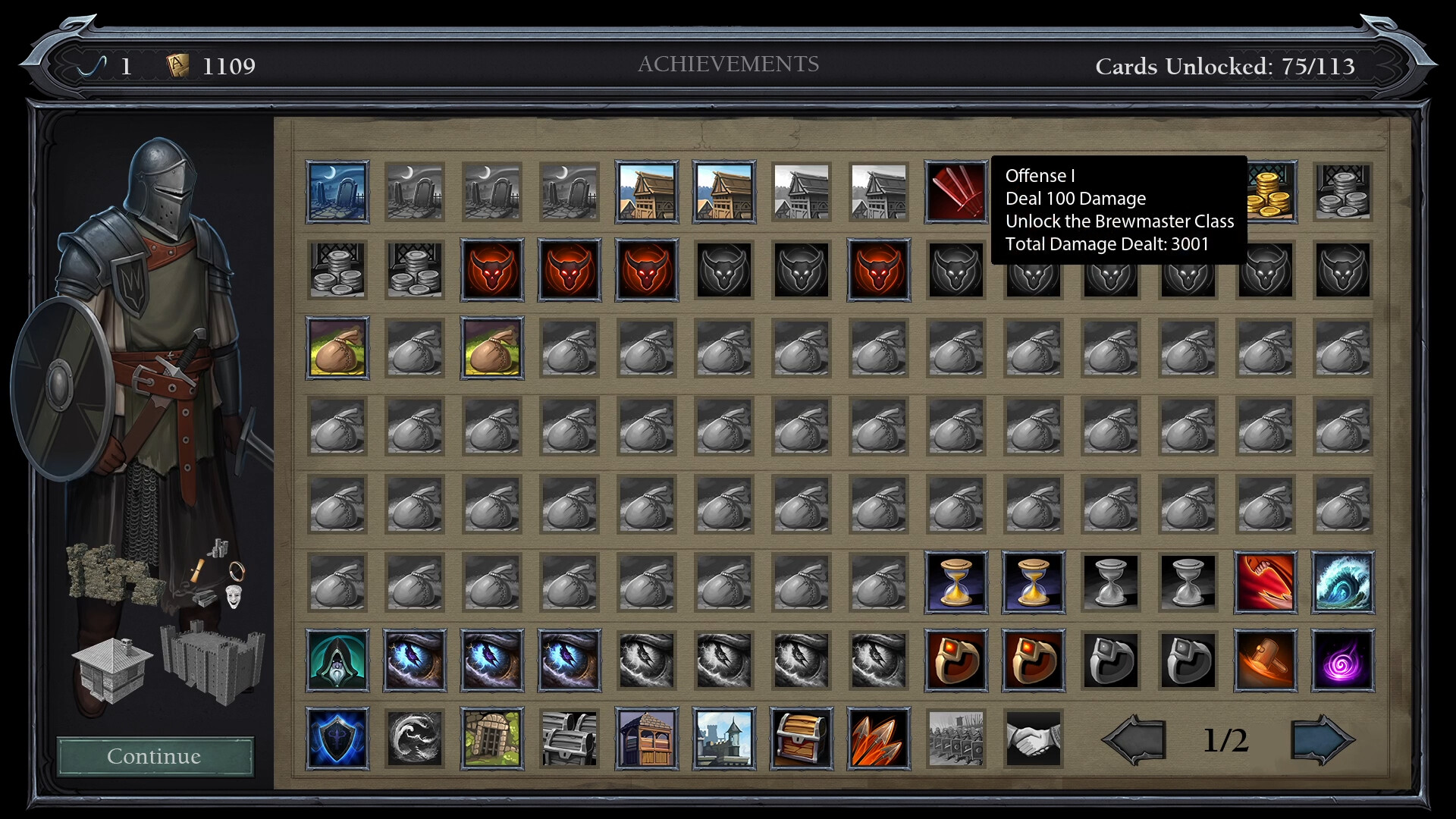1456x819 pixels.
Task: Open the golden coin bag achievement
Action: click(337, 349)
